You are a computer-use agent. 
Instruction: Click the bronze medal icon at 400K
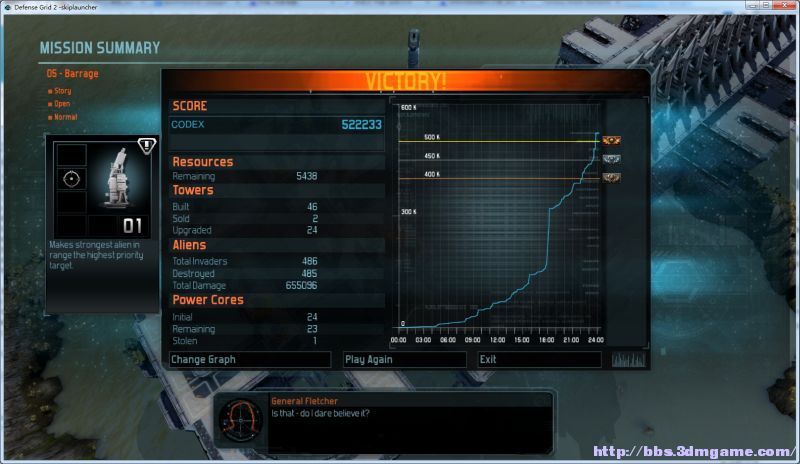click(x=612, y=177)
